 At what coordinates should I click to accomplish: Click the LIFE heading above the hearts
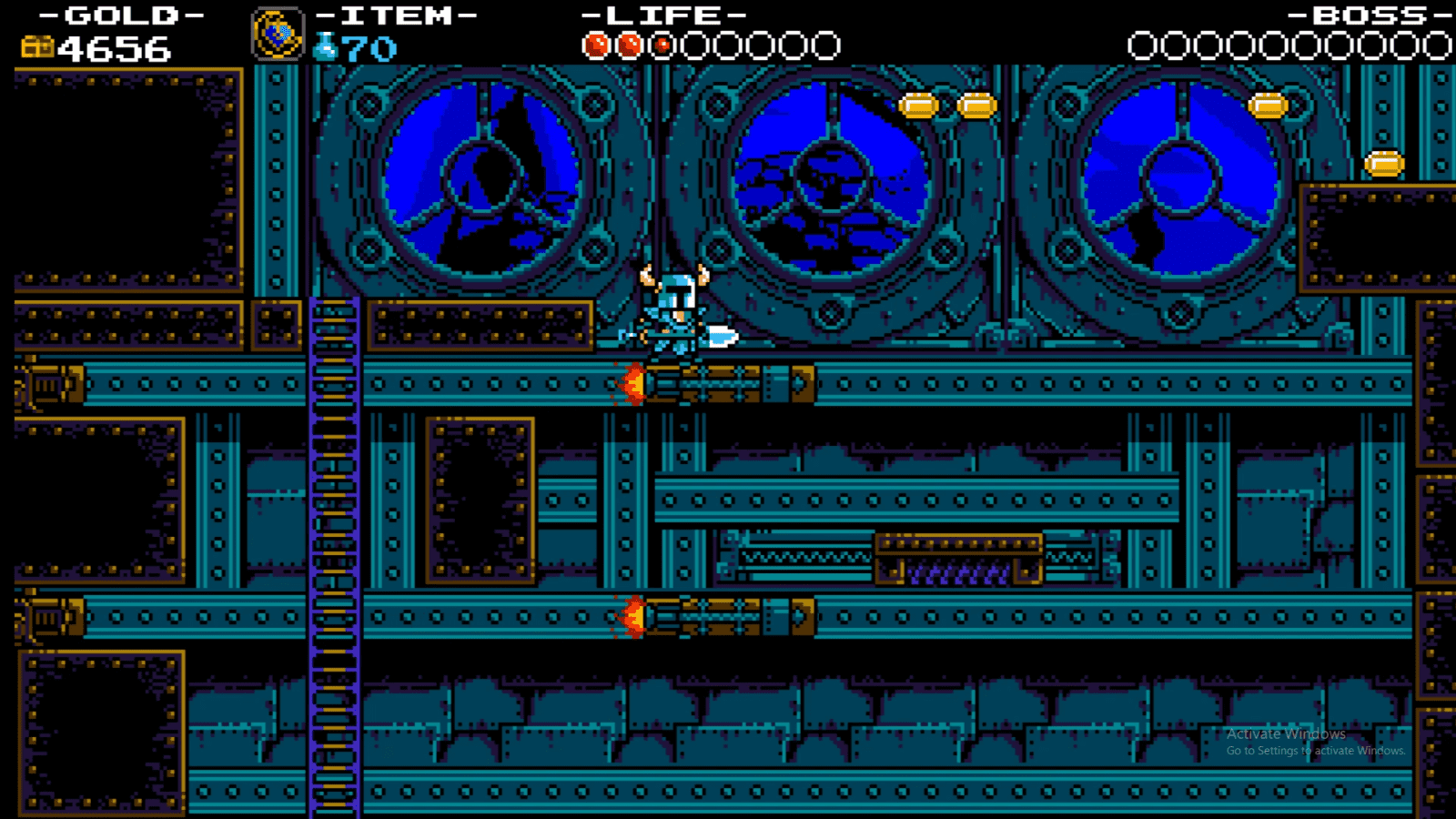coord(664,14)
